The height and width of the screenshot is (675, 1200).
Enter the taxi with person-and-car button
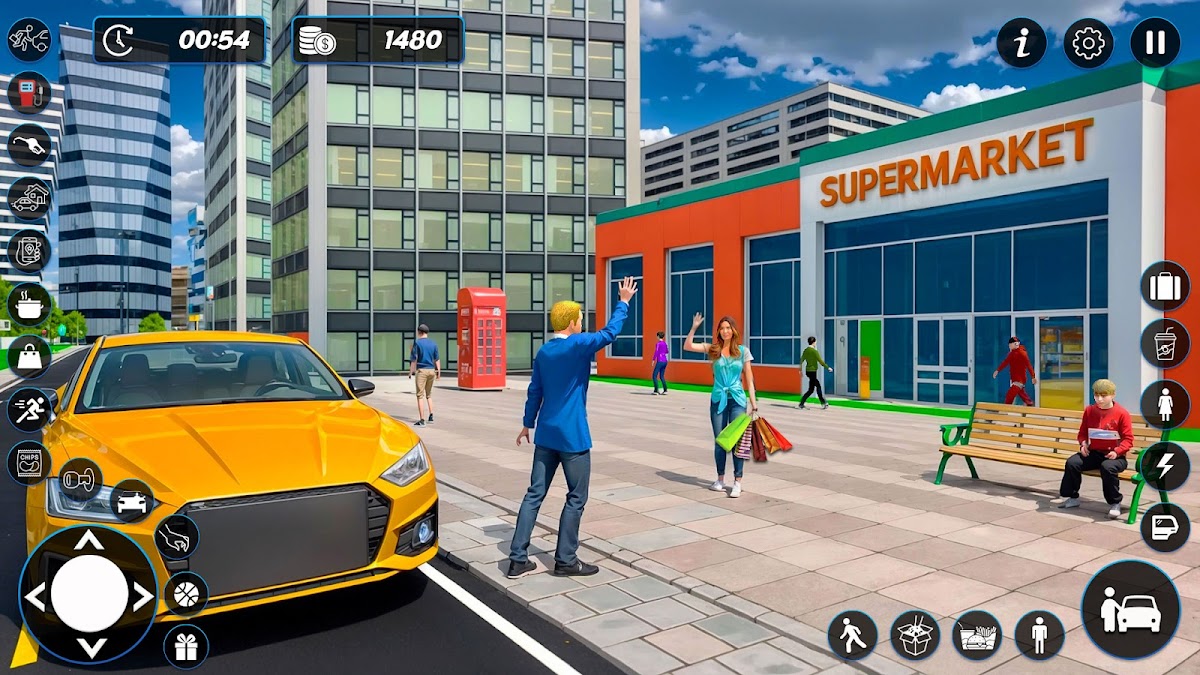click(x=1130, y=609)
